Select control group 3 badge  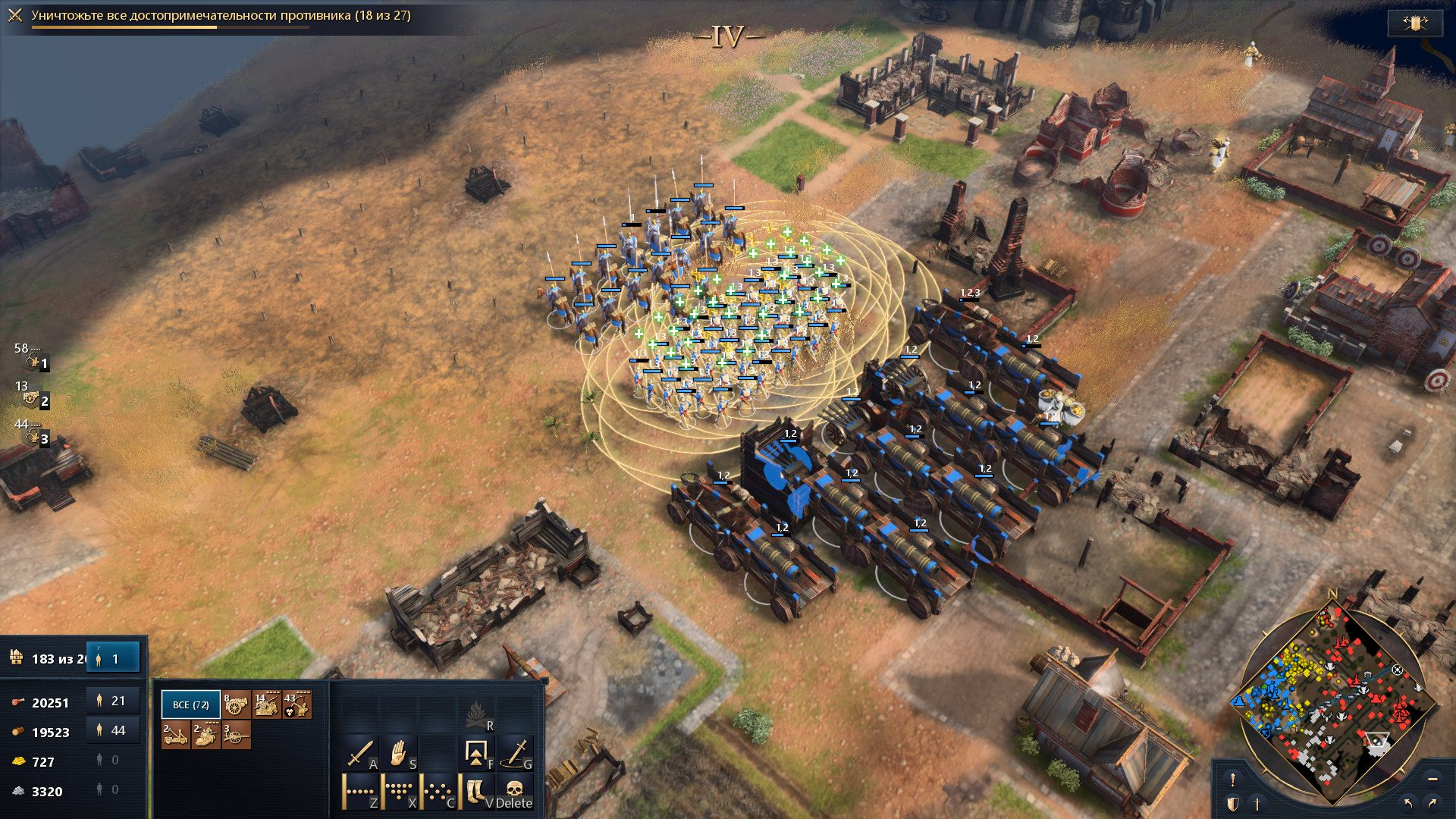(36, 437)
